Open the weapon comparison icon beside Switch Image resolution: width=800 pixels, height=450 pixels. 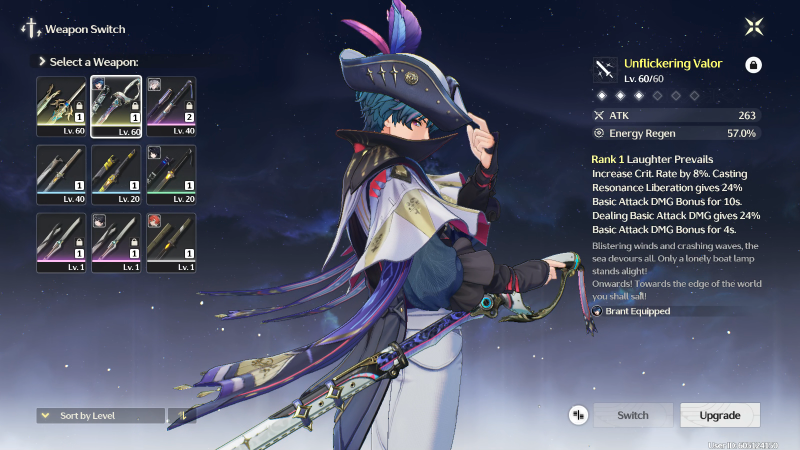[578, 415]
